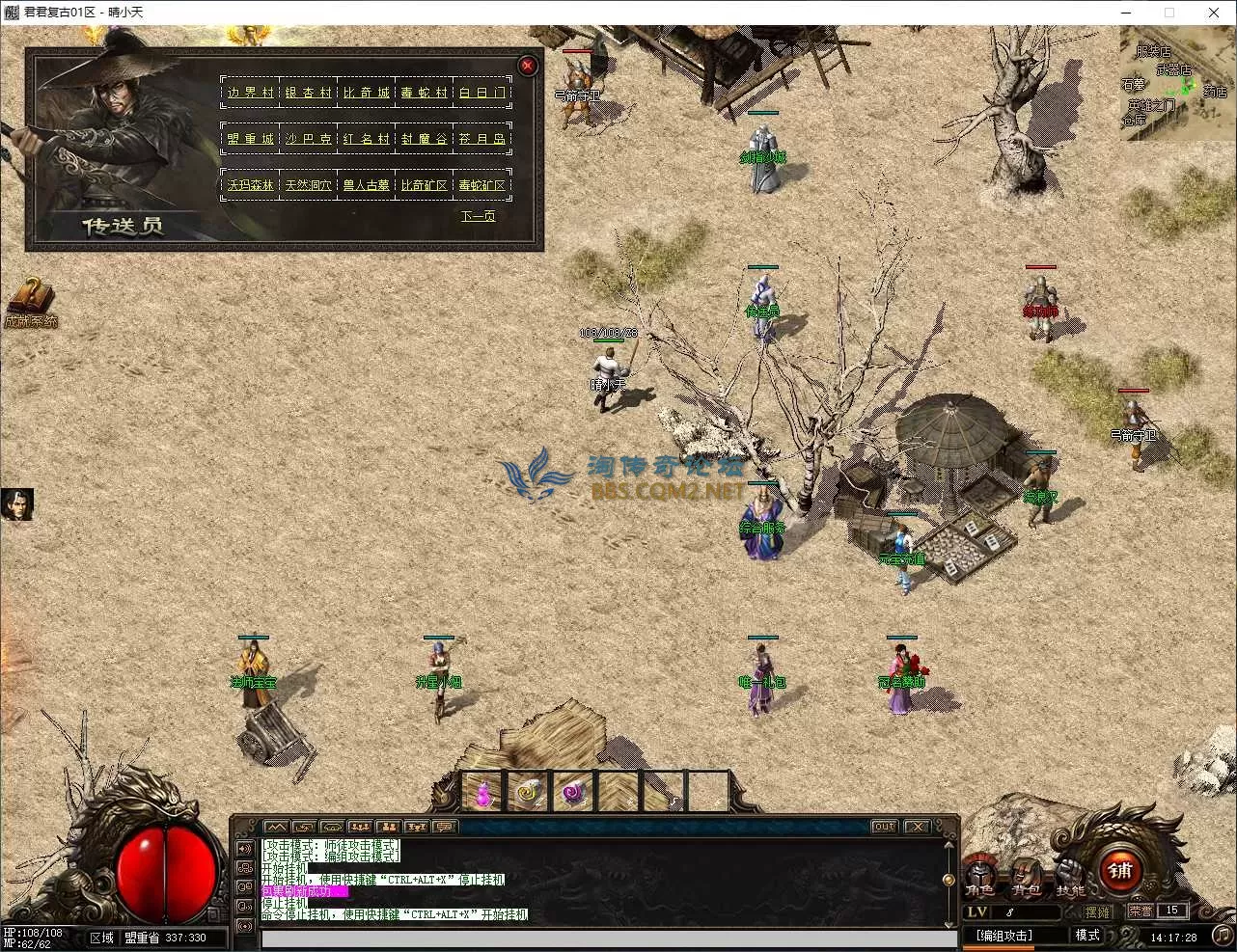Teleport to 苍月岛
The height and width of the screenshot is (952, 1237).
tap(482, 139)
